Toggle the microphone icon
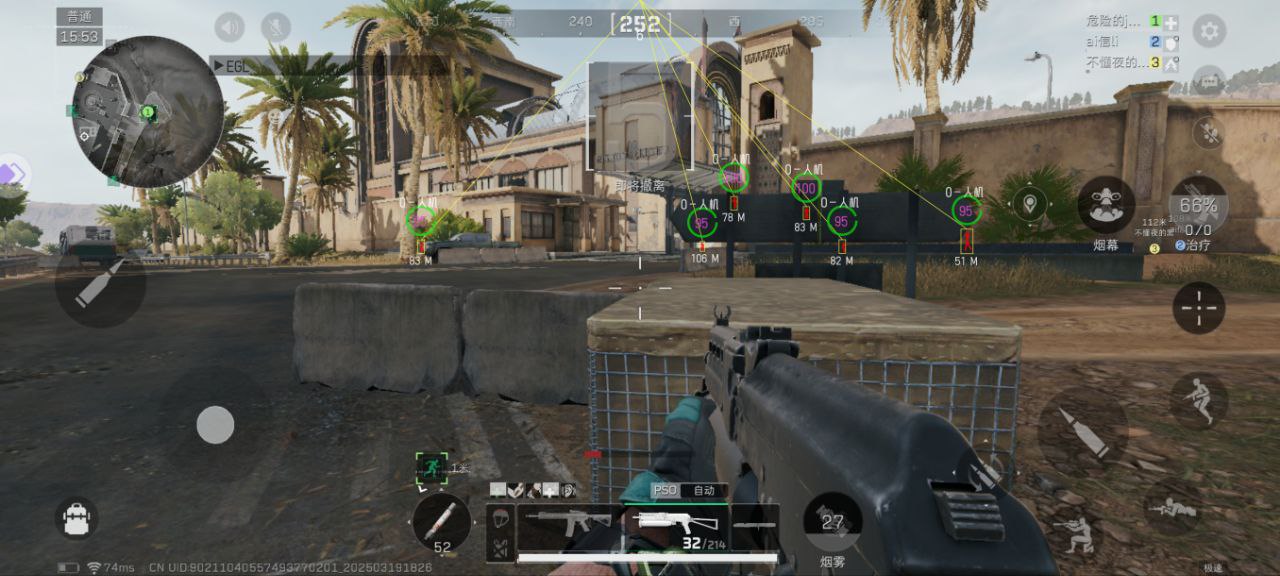Screen dimensions: 1280x576 [275, 27]
